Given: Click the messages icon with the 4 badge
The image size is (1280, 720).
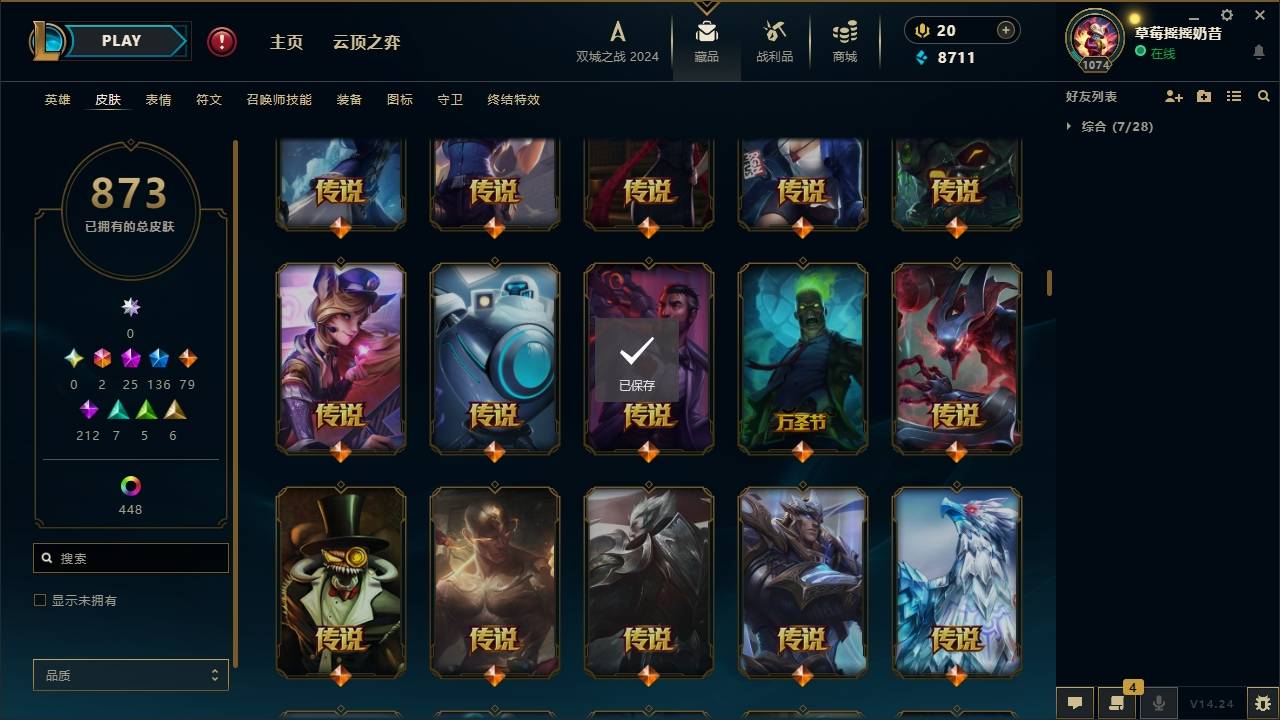Looking at the screenshot, I should (1117, 703).
